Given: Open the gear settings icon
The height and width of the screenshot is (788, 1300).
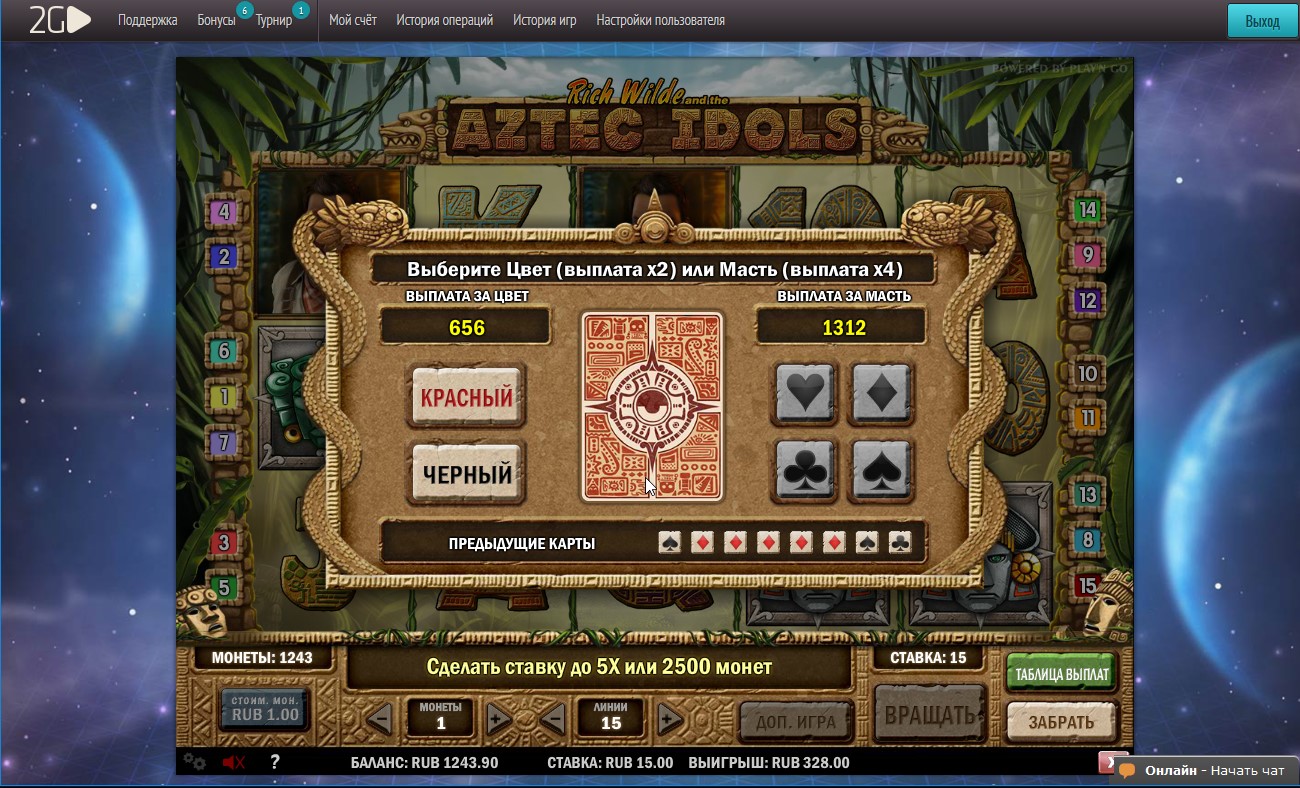Looking at the screenshot, I should point(194,763).
